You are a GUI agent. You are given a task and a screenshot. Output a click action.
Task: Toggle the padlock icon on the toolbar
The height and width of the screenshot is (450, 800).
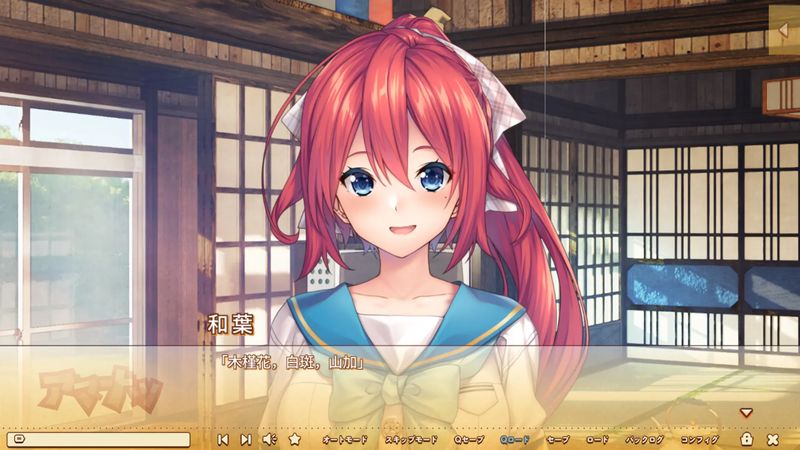click(746, 439)
